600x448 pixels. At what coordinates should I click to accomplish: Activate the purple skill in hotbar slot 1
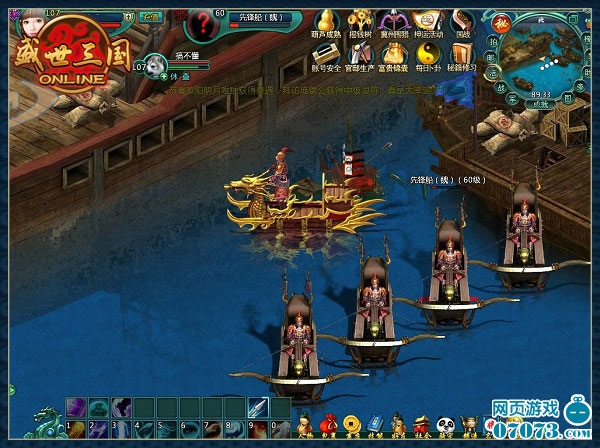tap(76, 408)
